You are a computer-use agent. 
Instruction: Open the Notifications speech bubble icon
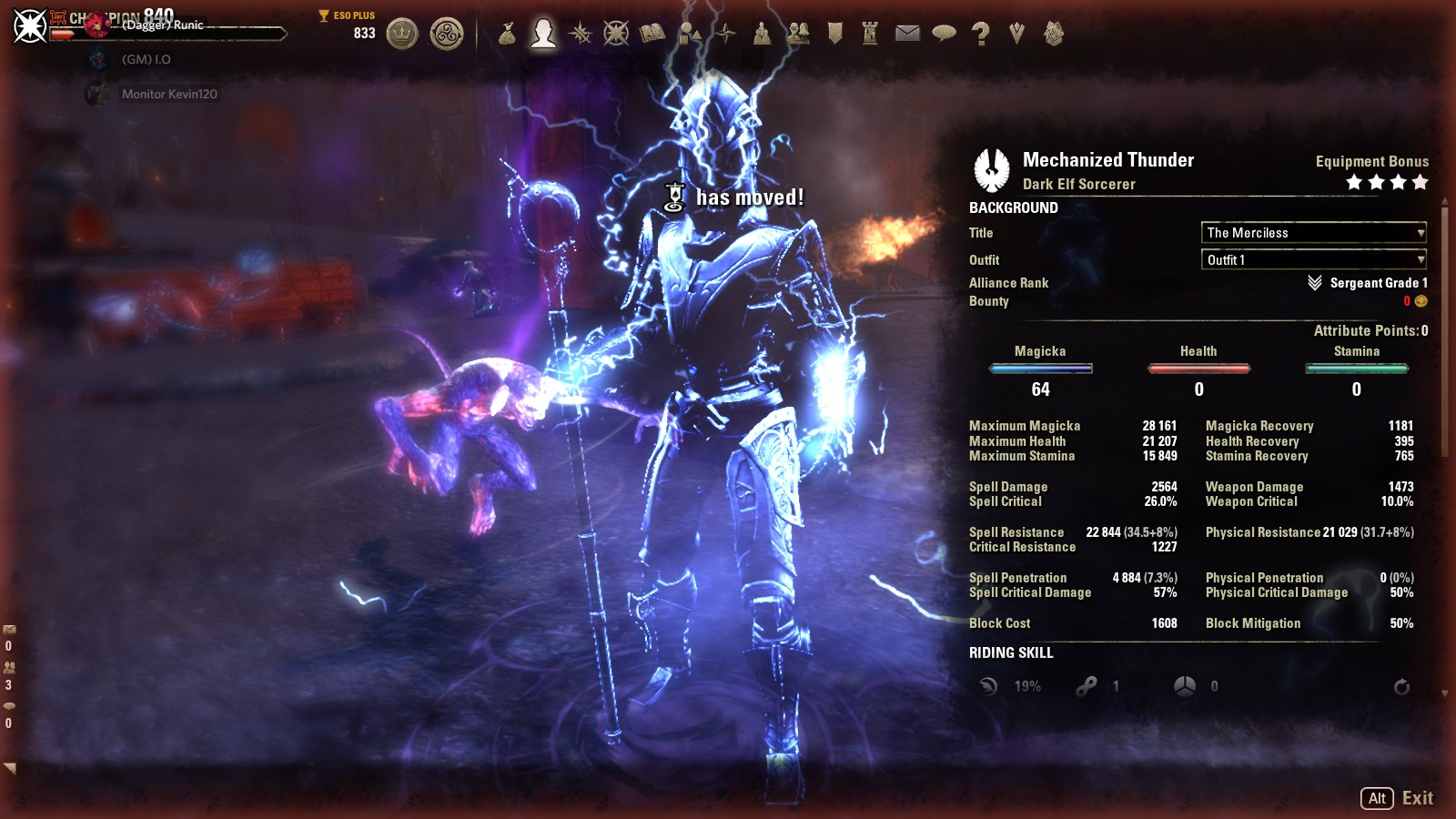pos(944,35)
